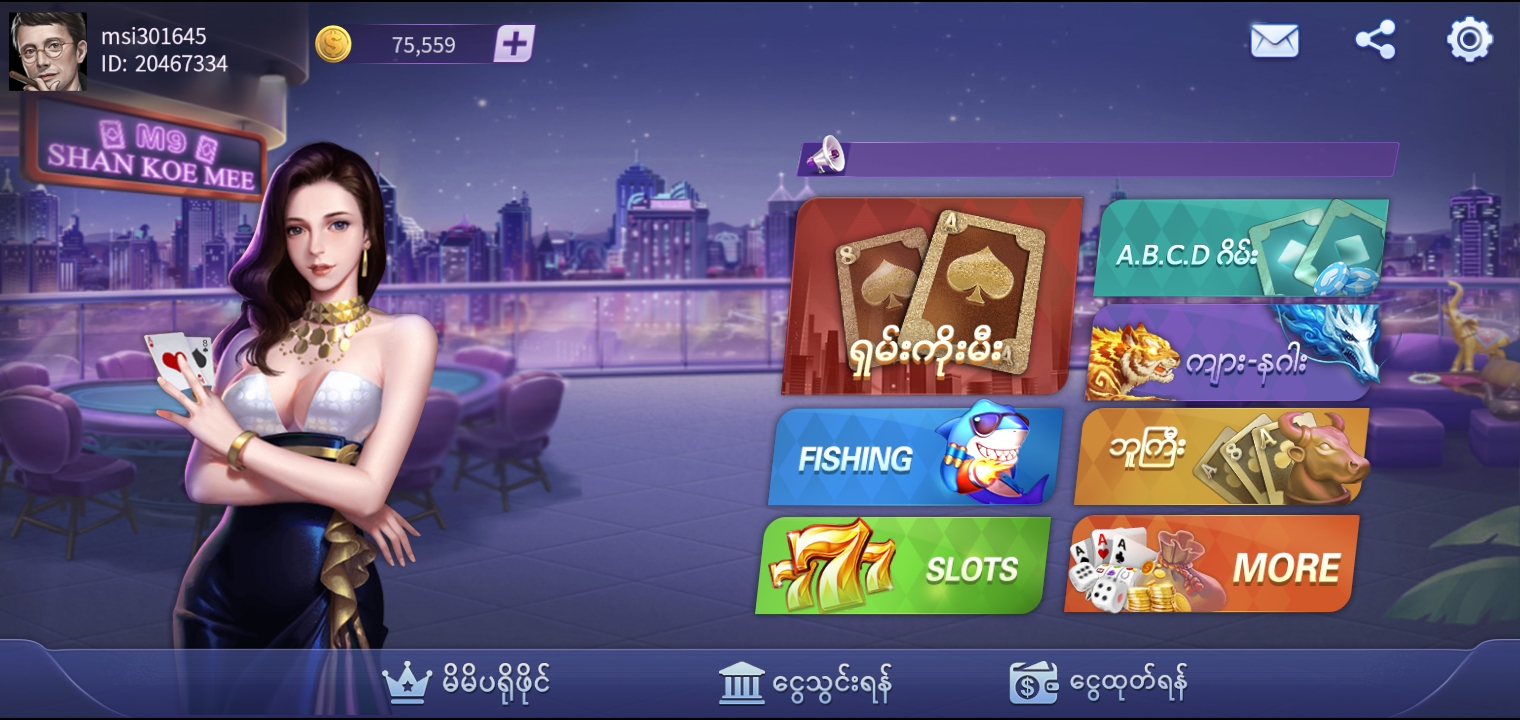Add coins with the plus button

click(514, 44)
